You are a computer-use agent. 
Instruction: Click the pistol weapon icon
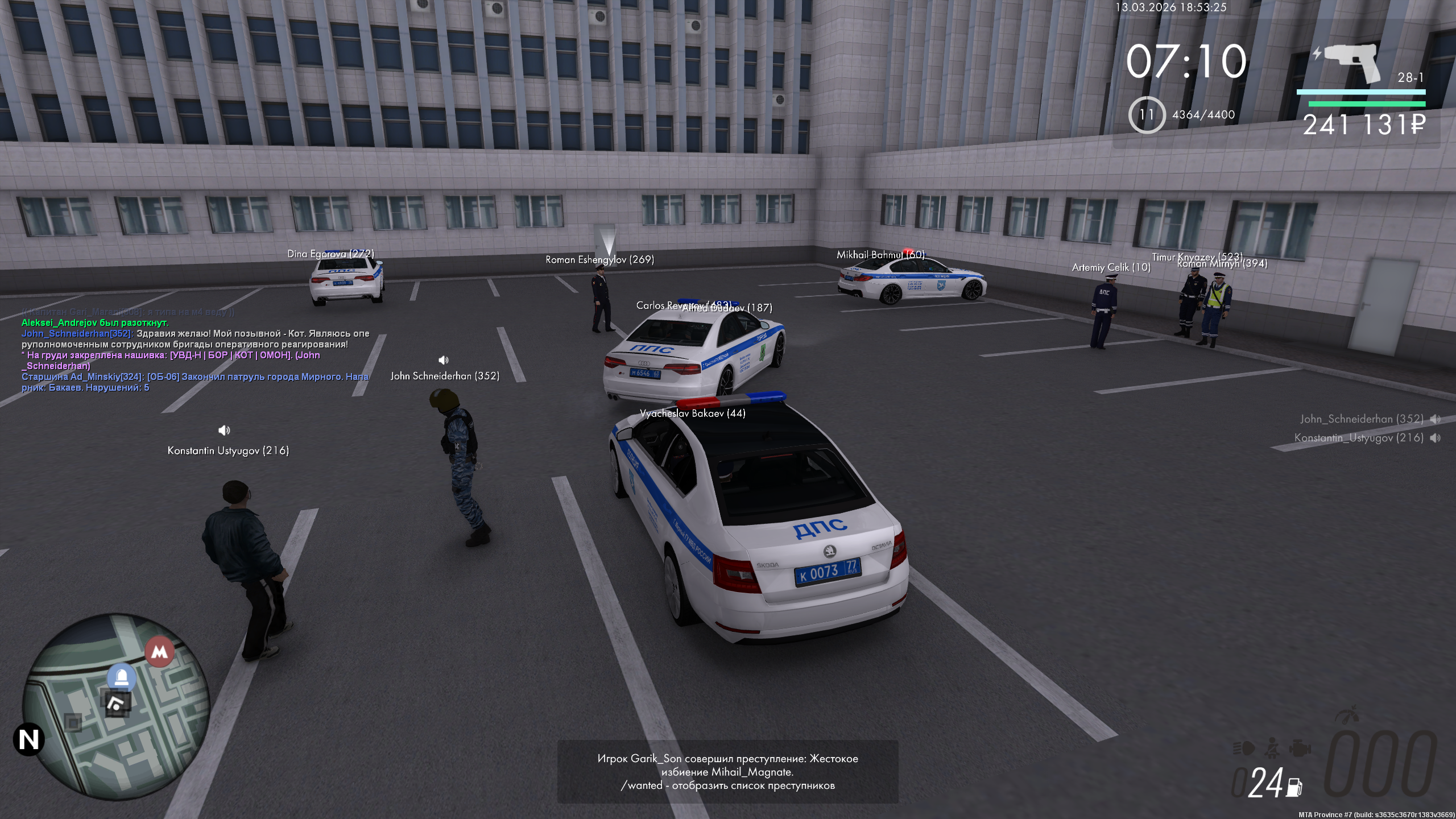click(1351, 63)
